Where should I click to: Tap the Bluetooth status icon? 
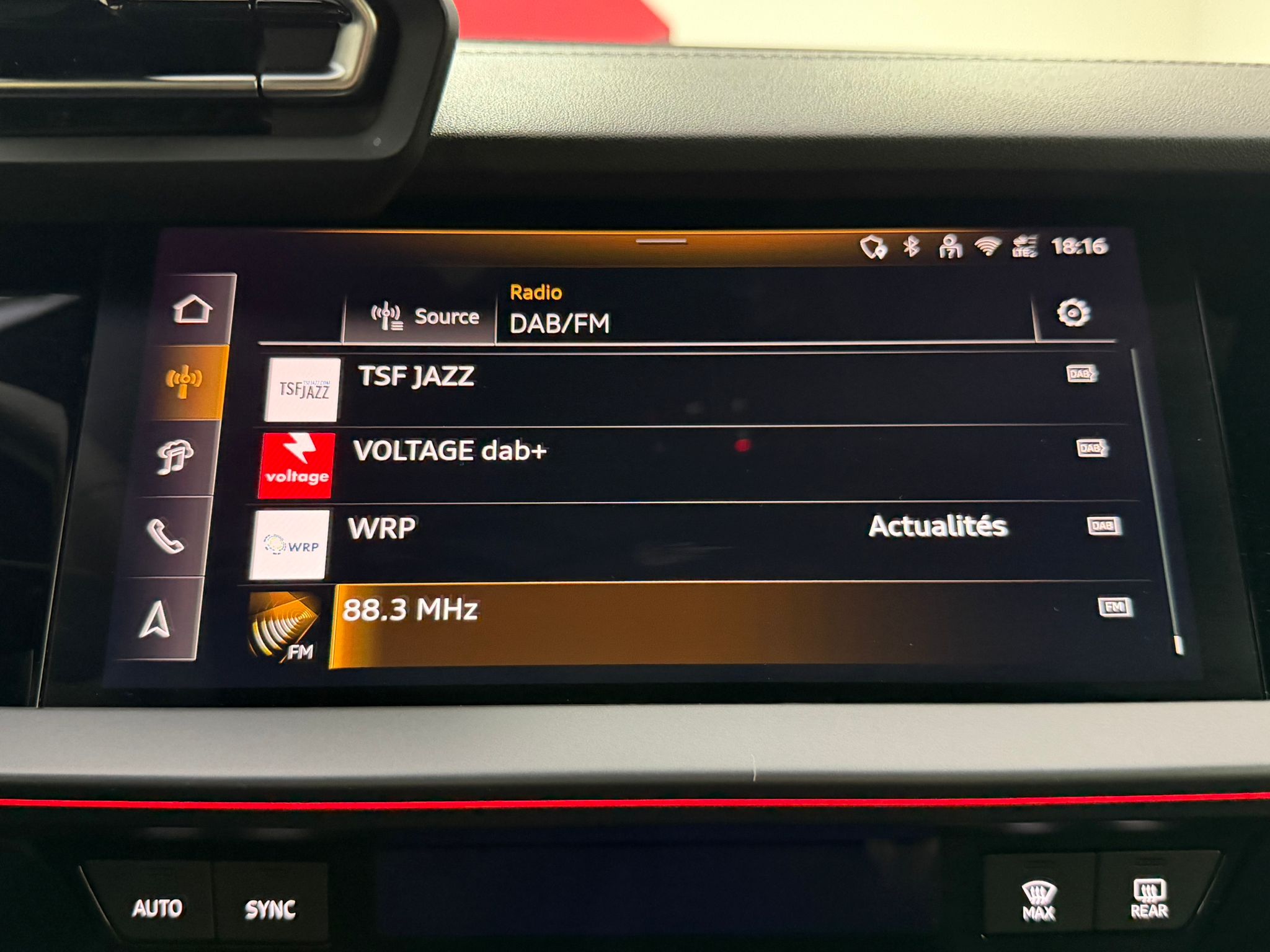tap(910, 247)
